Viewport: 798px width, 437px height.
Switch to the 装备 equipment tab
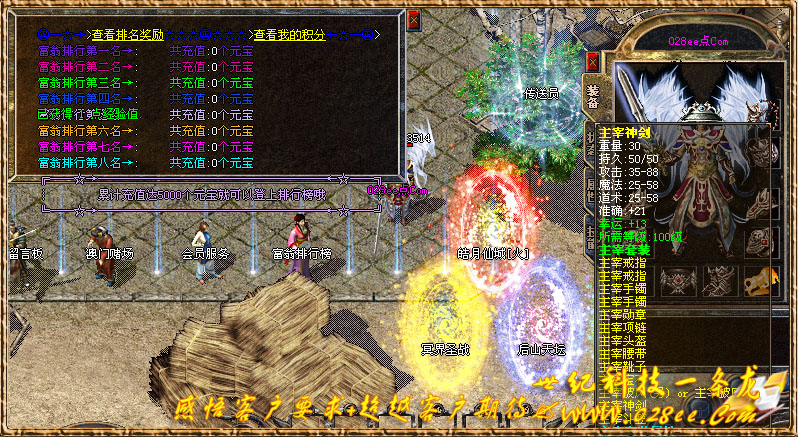(593, 95)
